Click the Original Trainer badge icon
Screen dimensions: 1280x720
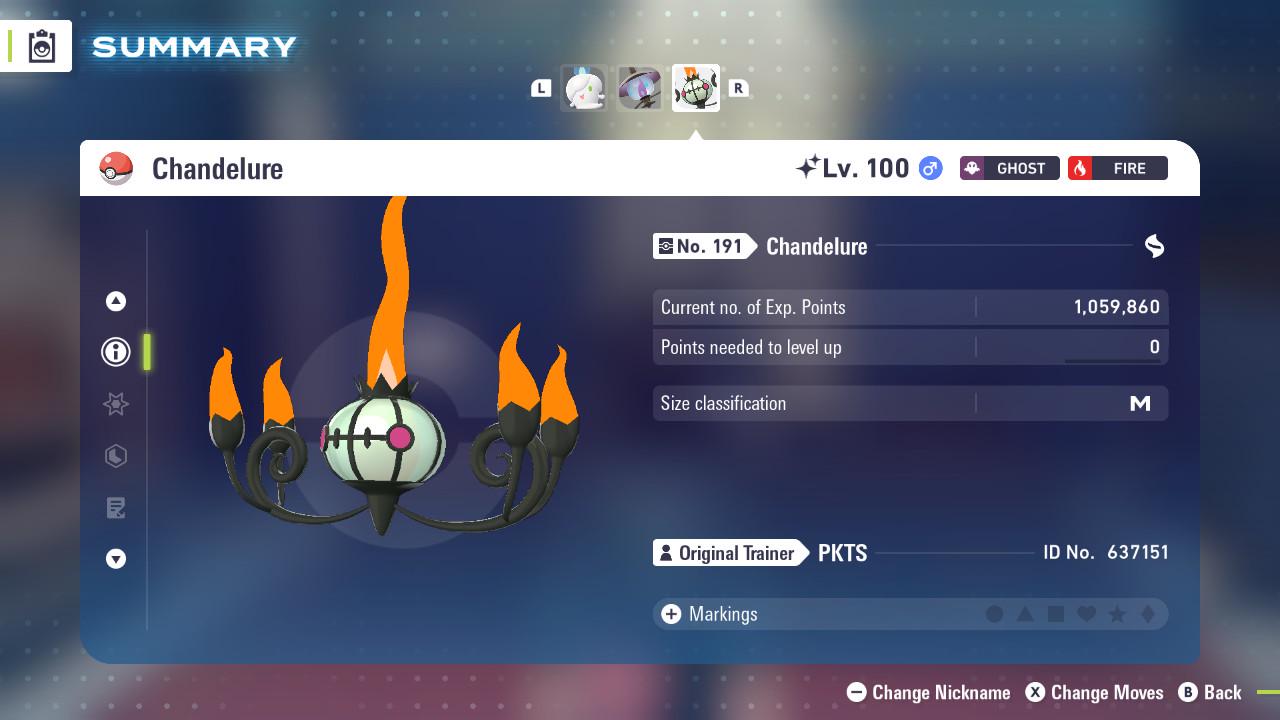pyautogui.click(x=668, y=553)
